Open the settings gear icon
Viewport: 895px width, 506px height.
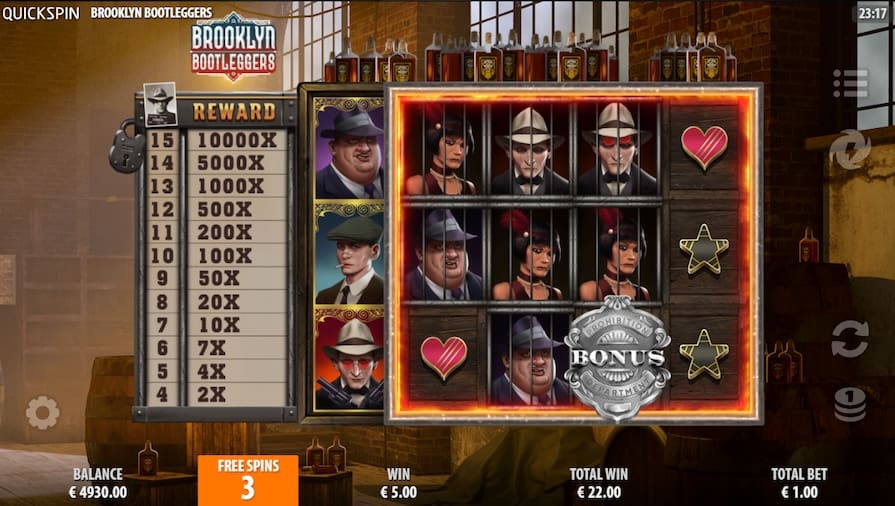(x=42, y=412)
